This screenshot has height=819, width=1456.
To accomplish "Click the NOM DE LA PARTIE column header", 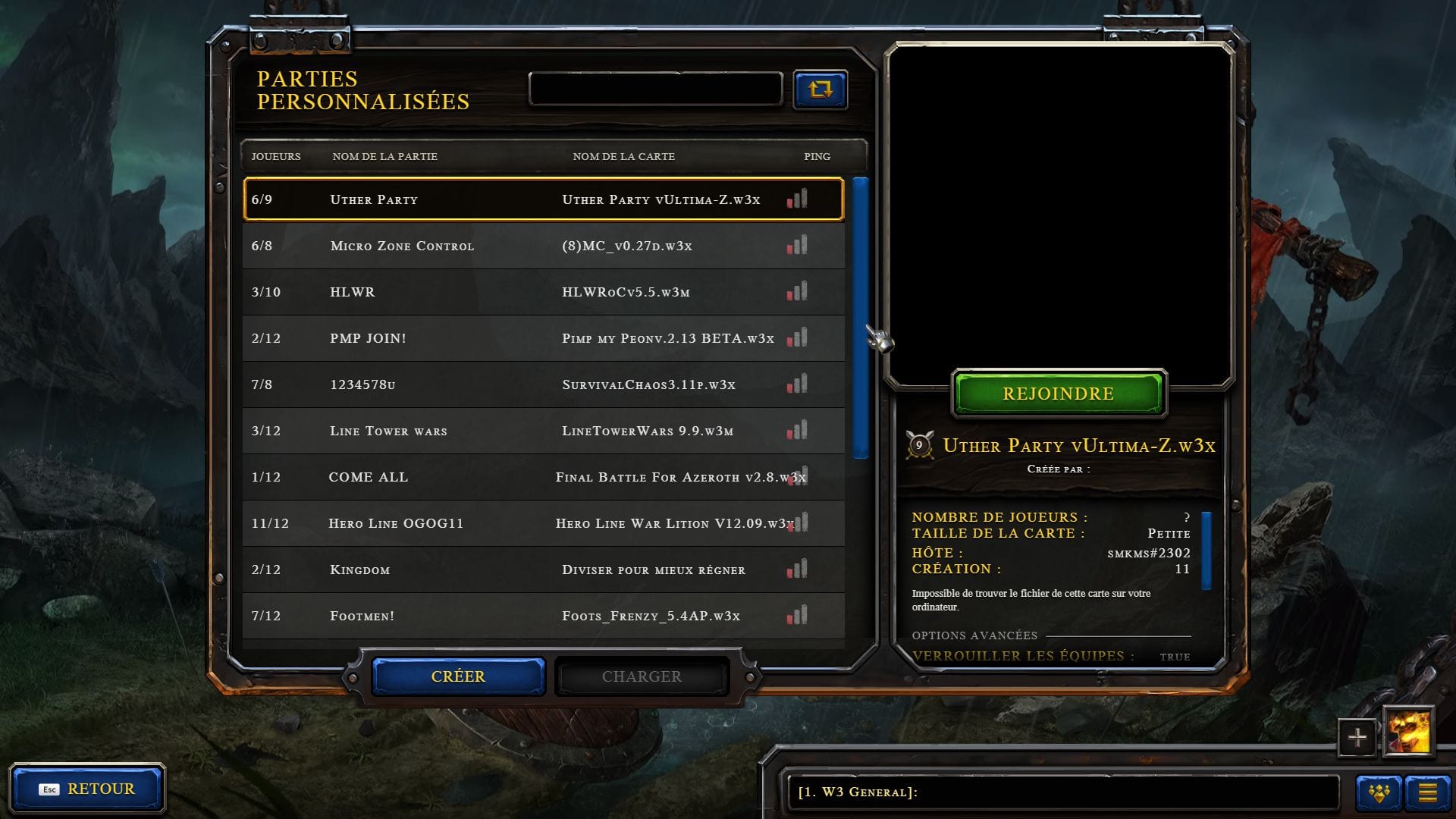I will click(x=384, y=157).
